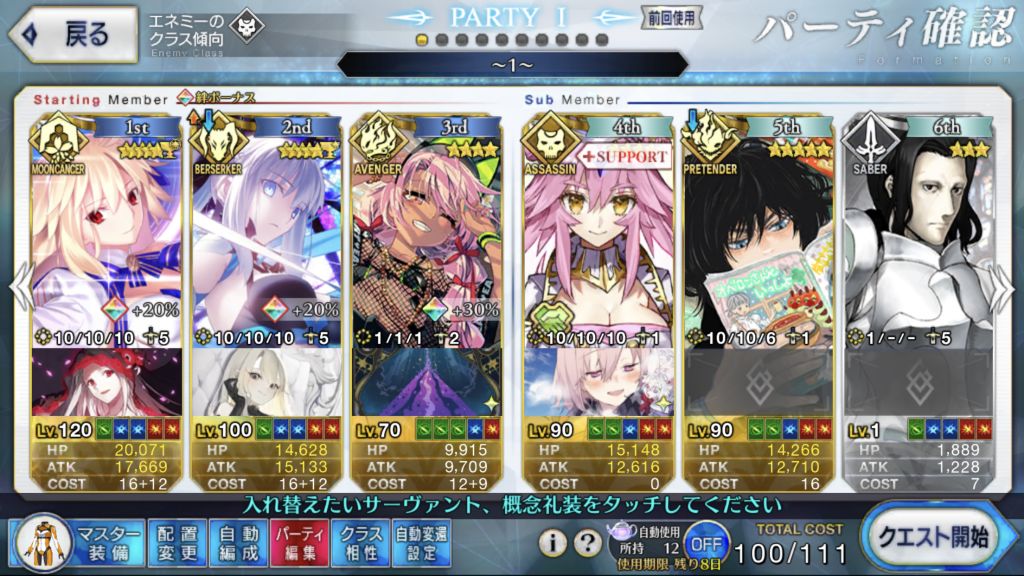Activate 自動編成 auto formation
This screenshot has height=576, width=1024.
[x=238, y=542]
